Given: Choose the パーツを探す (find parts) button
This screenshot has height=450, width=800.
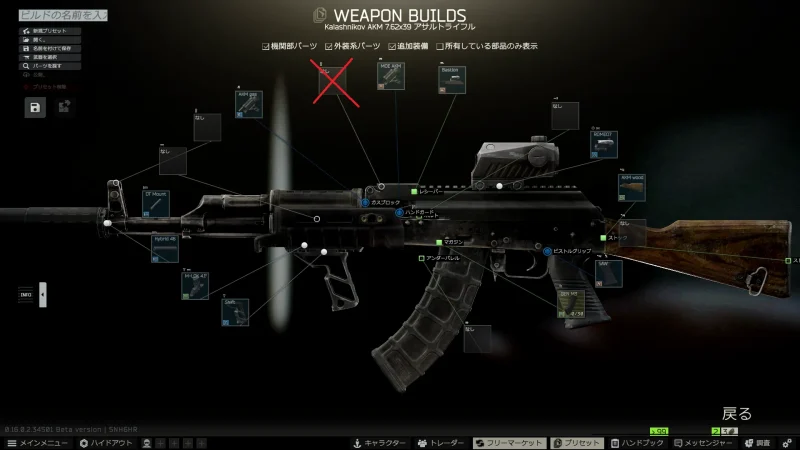Looking at the screenshot, I should click(x=48, y=65).
